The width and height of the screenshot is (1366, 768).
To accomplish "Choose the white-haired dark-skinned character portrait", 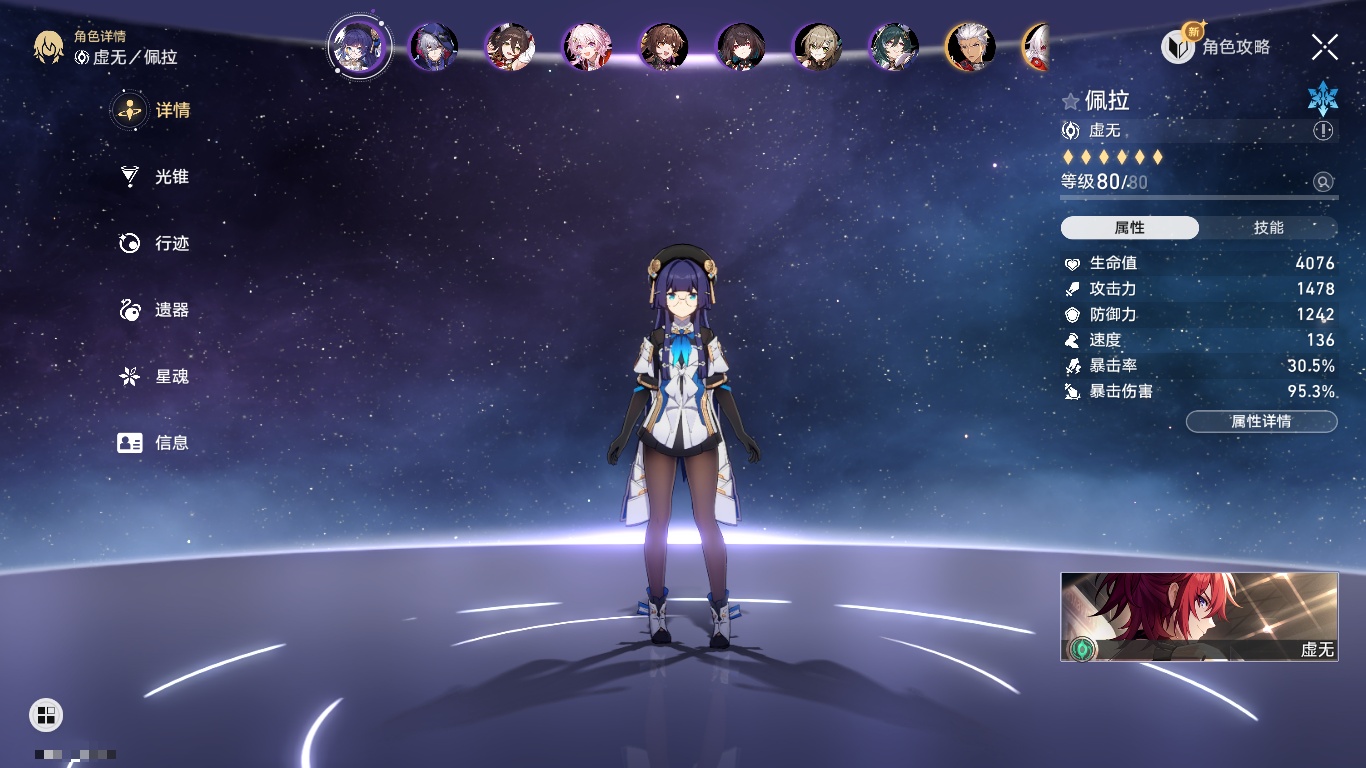I will (x=970, y=47).
